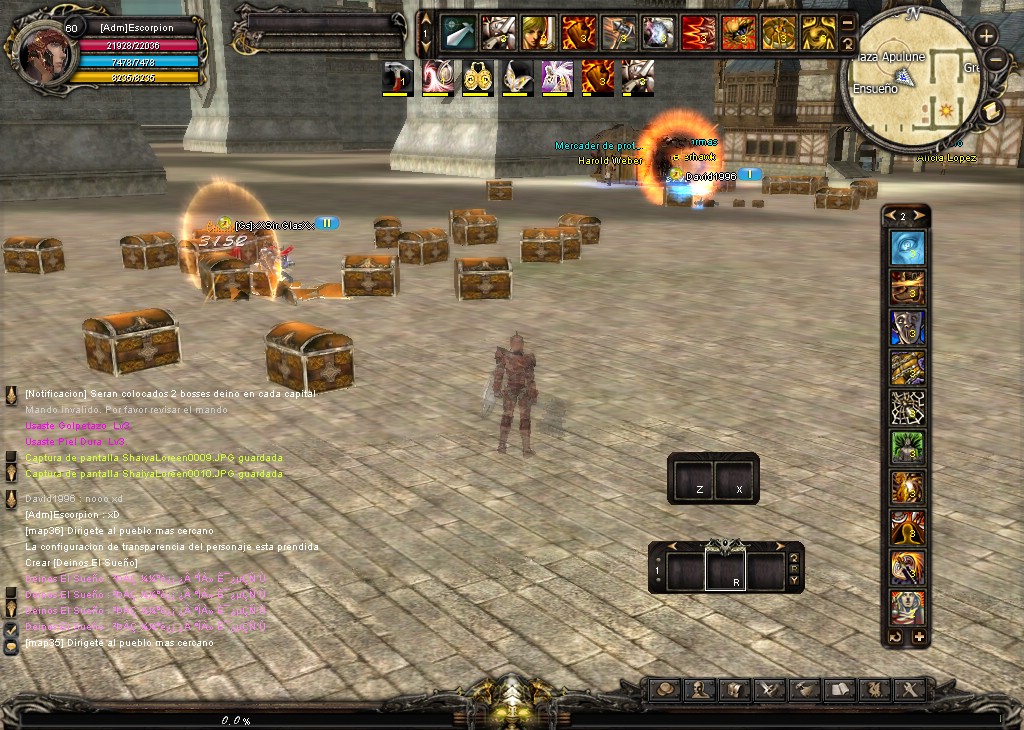Viewport: 1024px width, 730px height.
Task: Use the spider web skill
Action: click(x=908, y=407)
